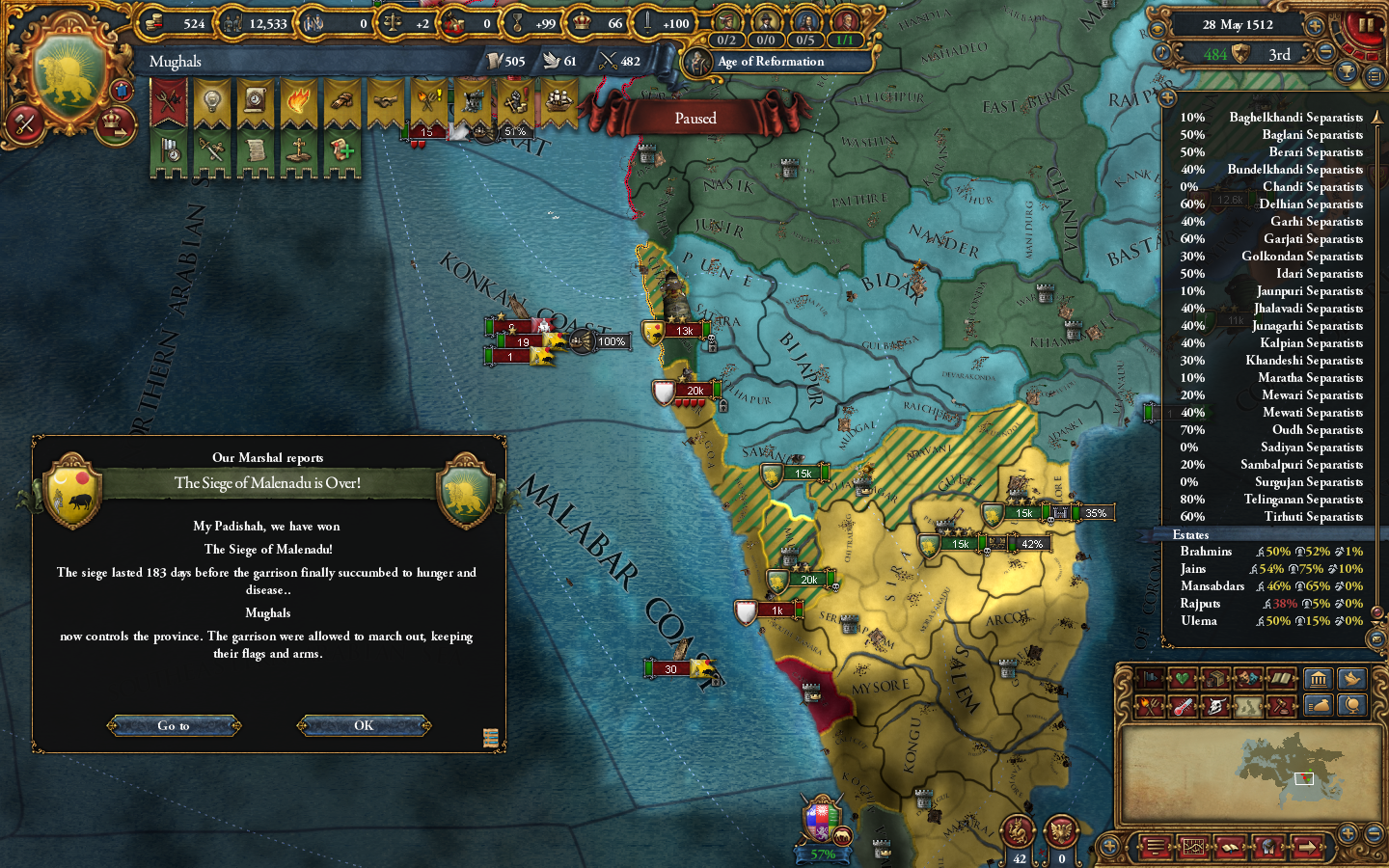Viewport: 1389px width, 868px height.
Task: Click OK to dismiss the siege report
Action: click(363, 725)
